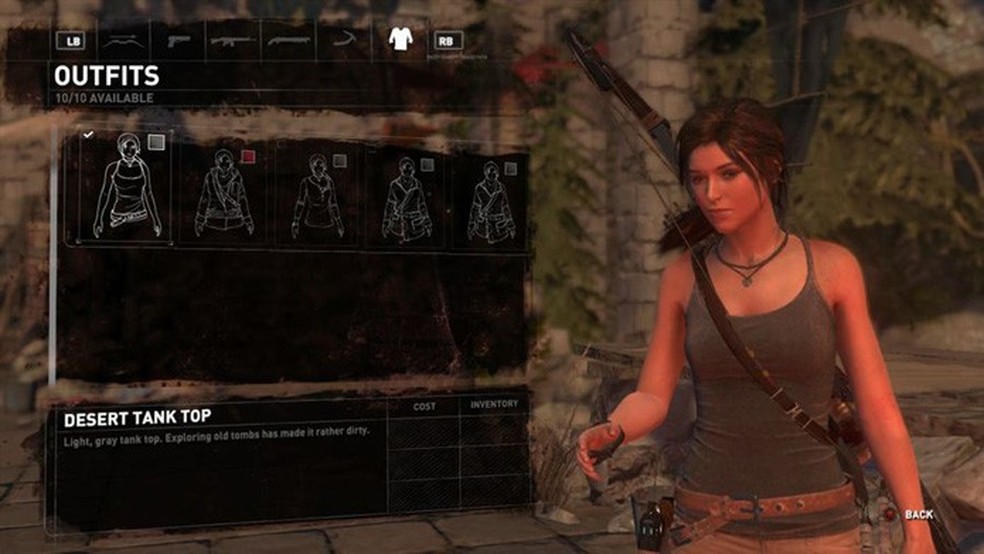Switch to the bow weapons tab
Image resolution: width=984 pixels, height=554 pixels.
click(124, 41)
